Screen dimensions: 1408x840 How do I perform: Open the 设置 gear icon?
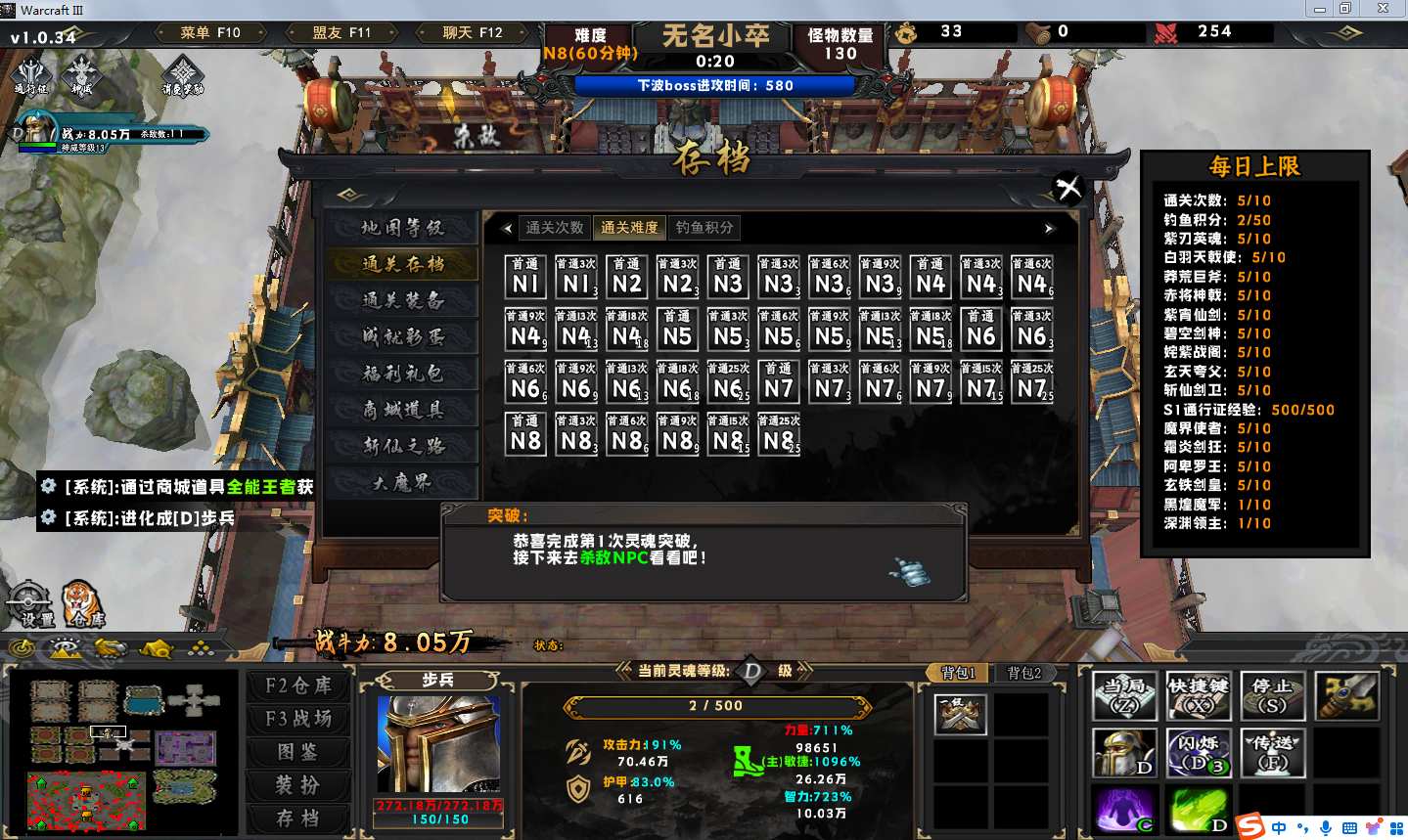(29, 603)
